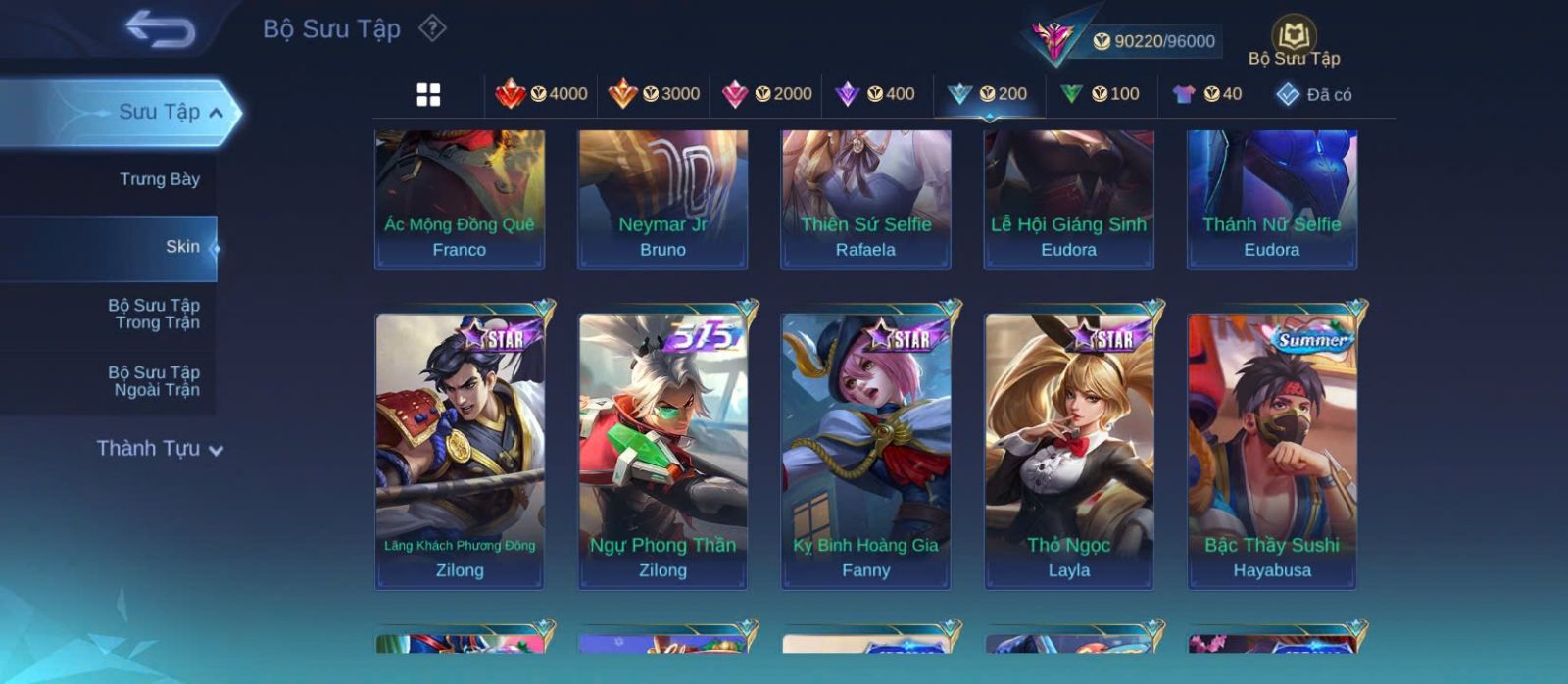Select the 400 point tier tab
1568x684 pixels.
coord(875,94)
